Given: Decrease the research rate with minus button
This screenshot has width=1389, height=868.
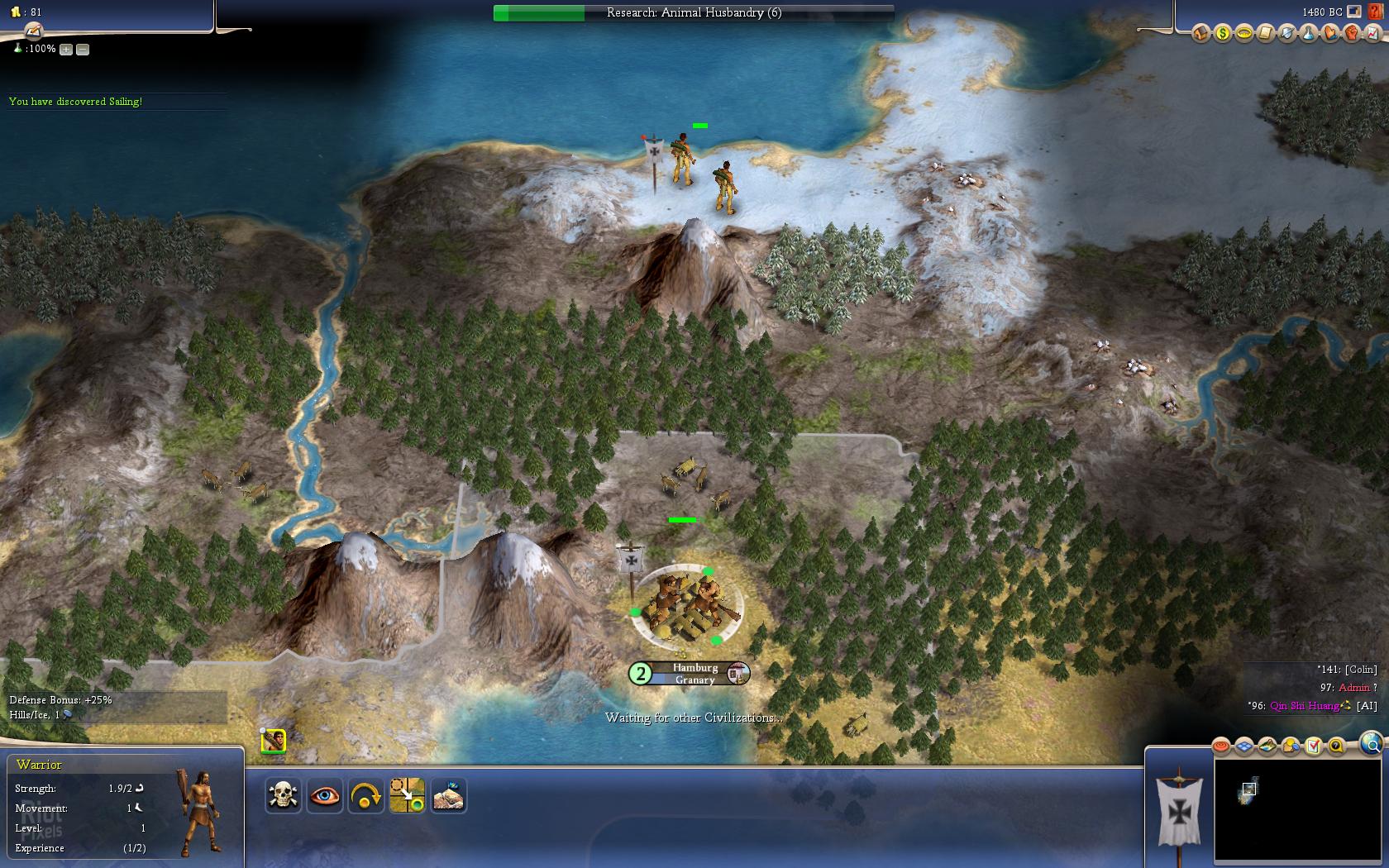Looking at the screenshot, I should click(83, 50).
